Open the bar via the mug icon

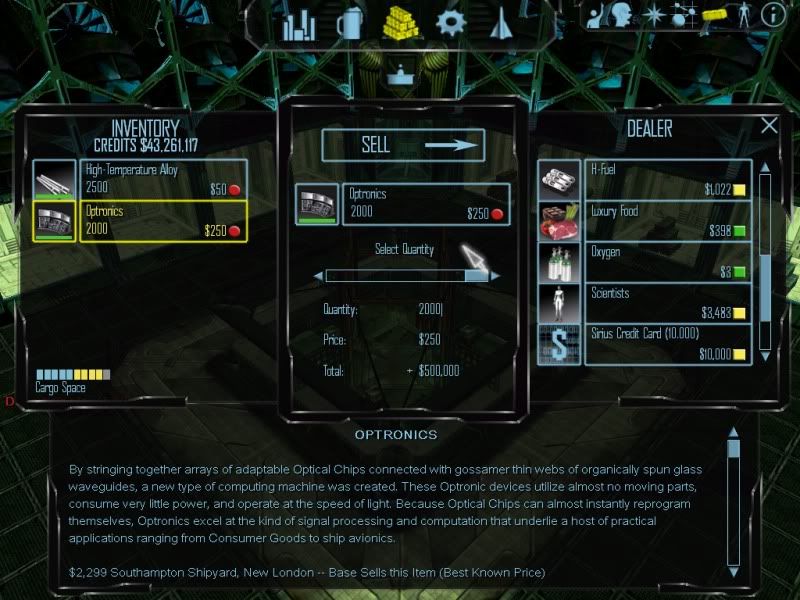click(350, 24)
